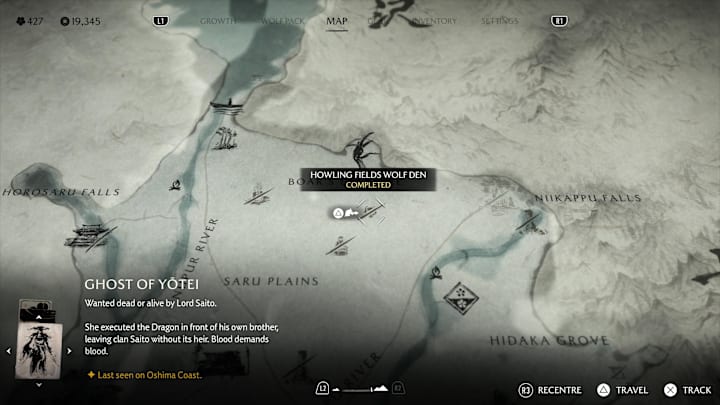Select the Howling Fields Wolf Den marker

coord(362,149)
